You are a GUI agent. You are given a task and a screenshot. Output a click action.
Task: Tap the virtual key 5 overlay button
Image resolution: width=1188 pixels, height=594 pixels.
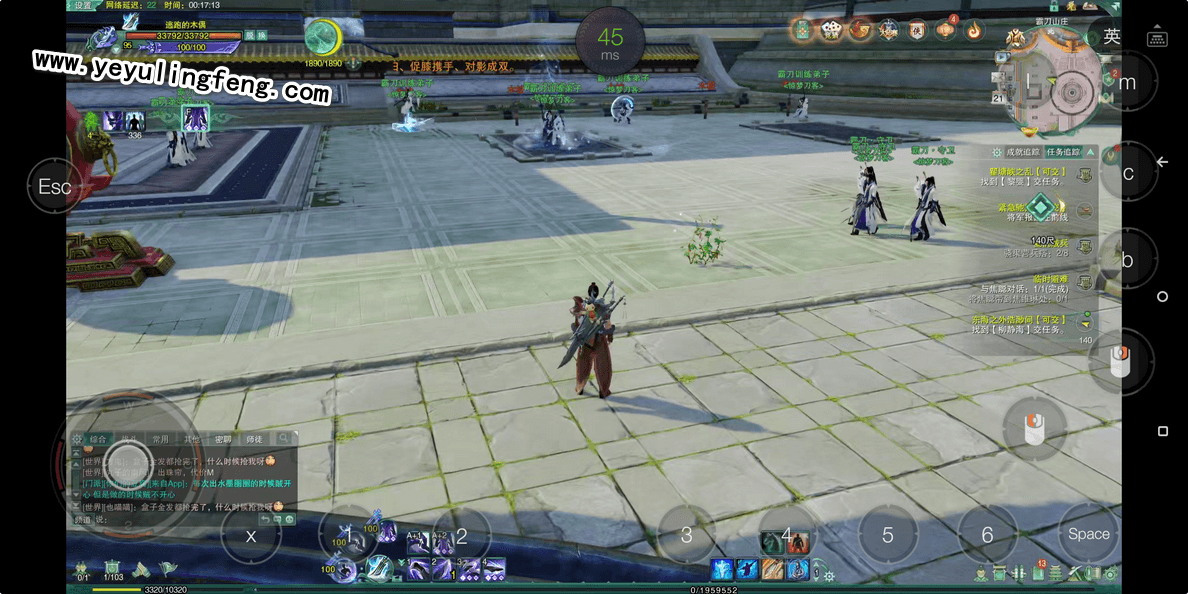[887, 535]
